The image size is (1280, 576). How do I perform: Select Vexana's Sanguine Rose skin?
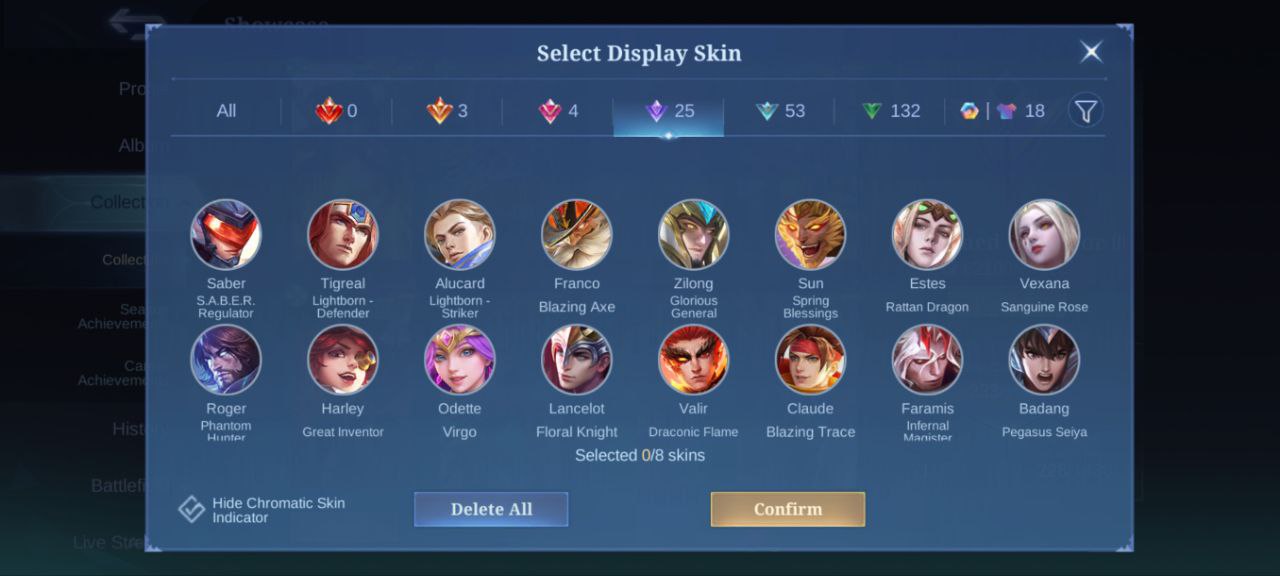tap(1044, 235)
